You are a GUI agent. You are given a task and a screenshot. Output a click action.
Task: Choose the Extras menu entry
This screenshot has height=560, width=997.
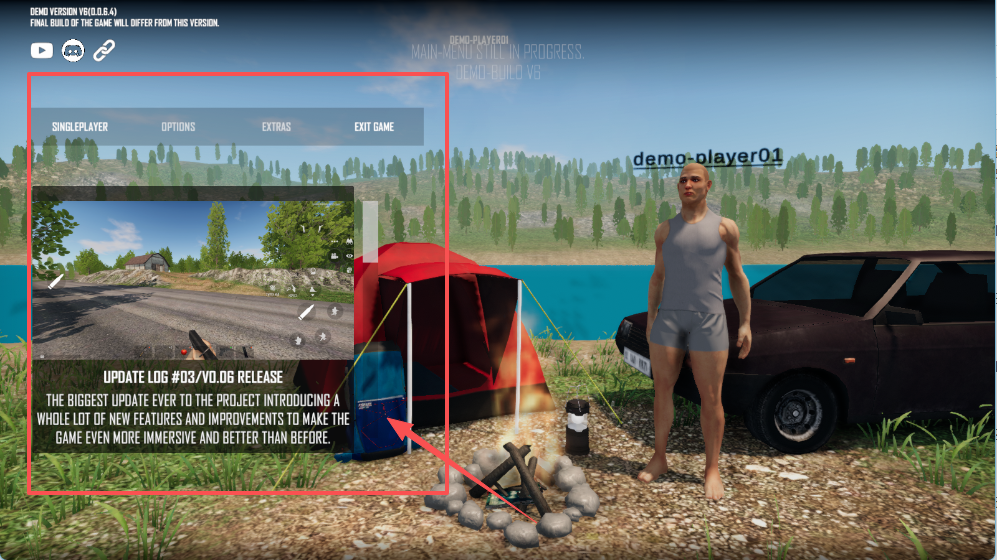[276, 127]
